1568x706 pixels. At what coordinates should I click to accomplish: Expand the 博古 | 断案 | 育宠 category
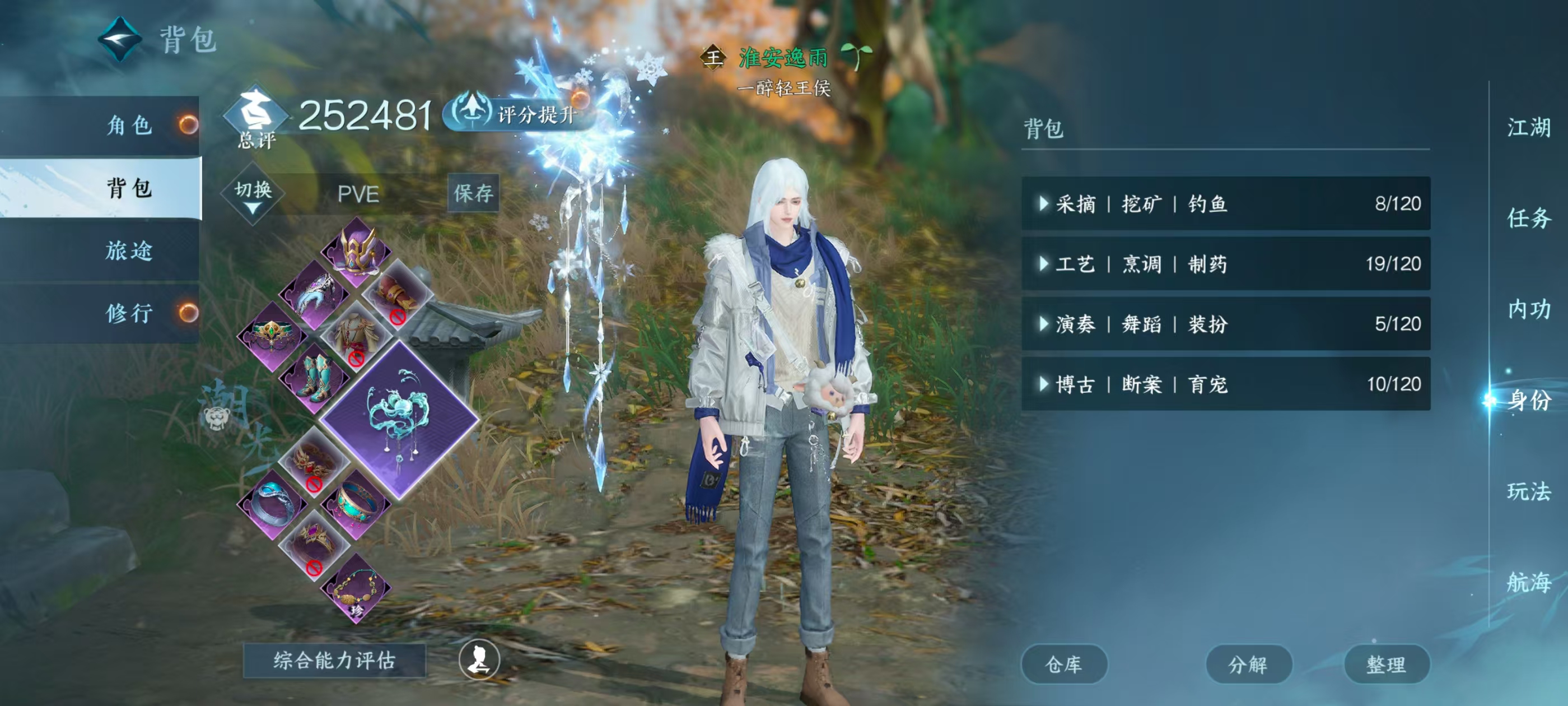pos(1225,384)
